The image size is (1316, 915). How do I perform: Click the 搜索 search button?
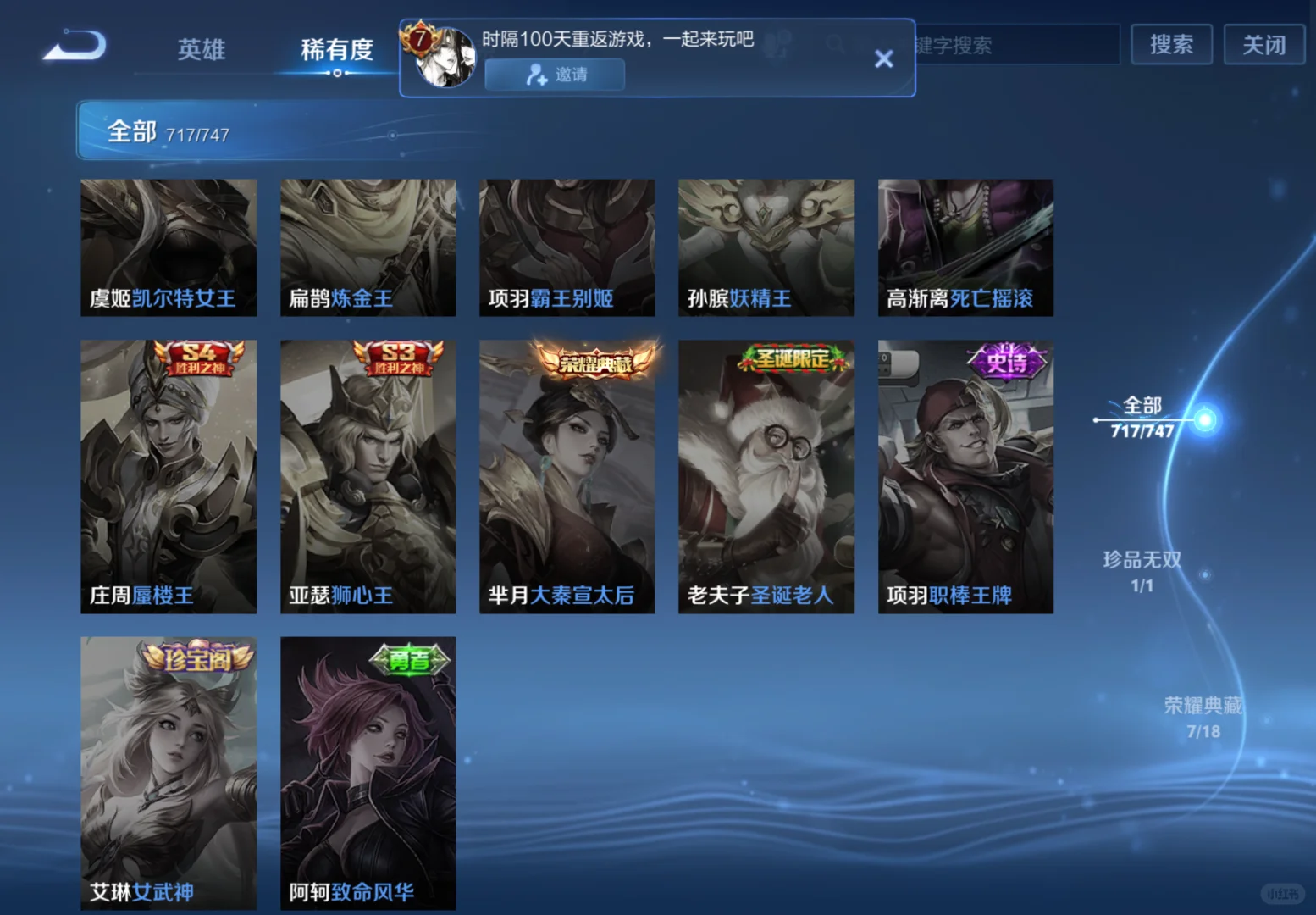point(1172,45)
